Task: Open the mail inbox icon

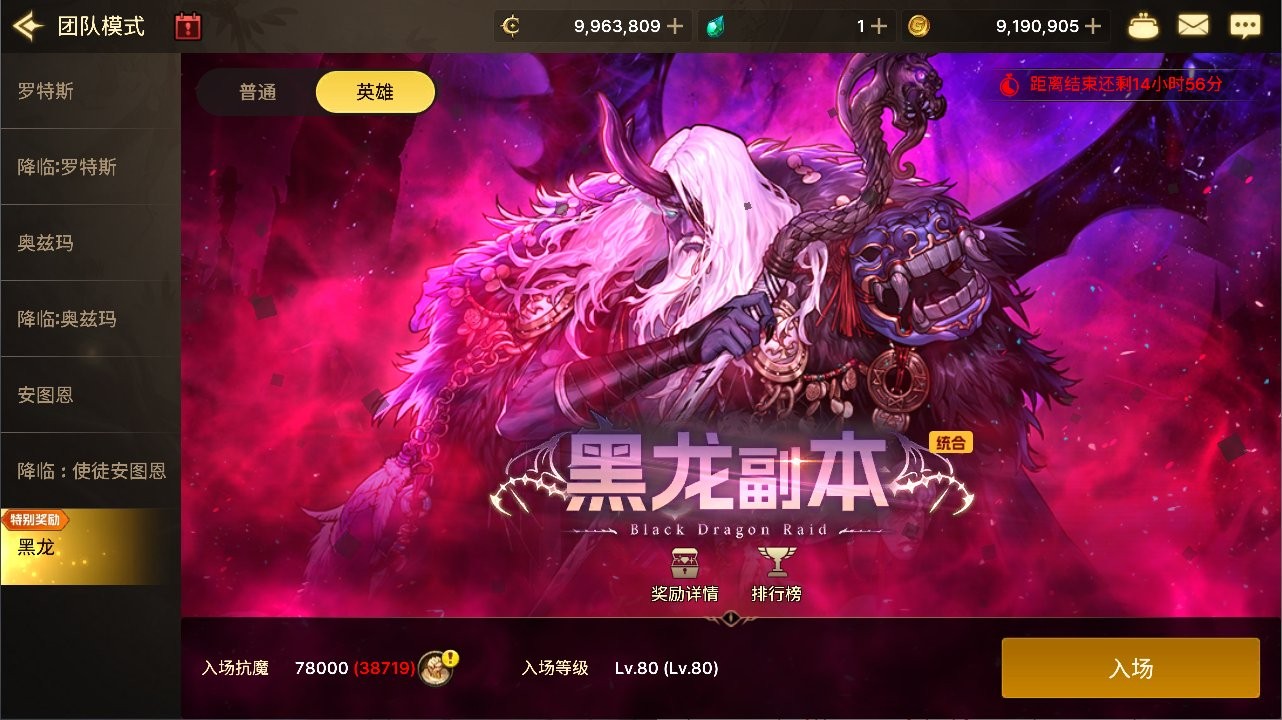Action: (x=1193, y=25)
